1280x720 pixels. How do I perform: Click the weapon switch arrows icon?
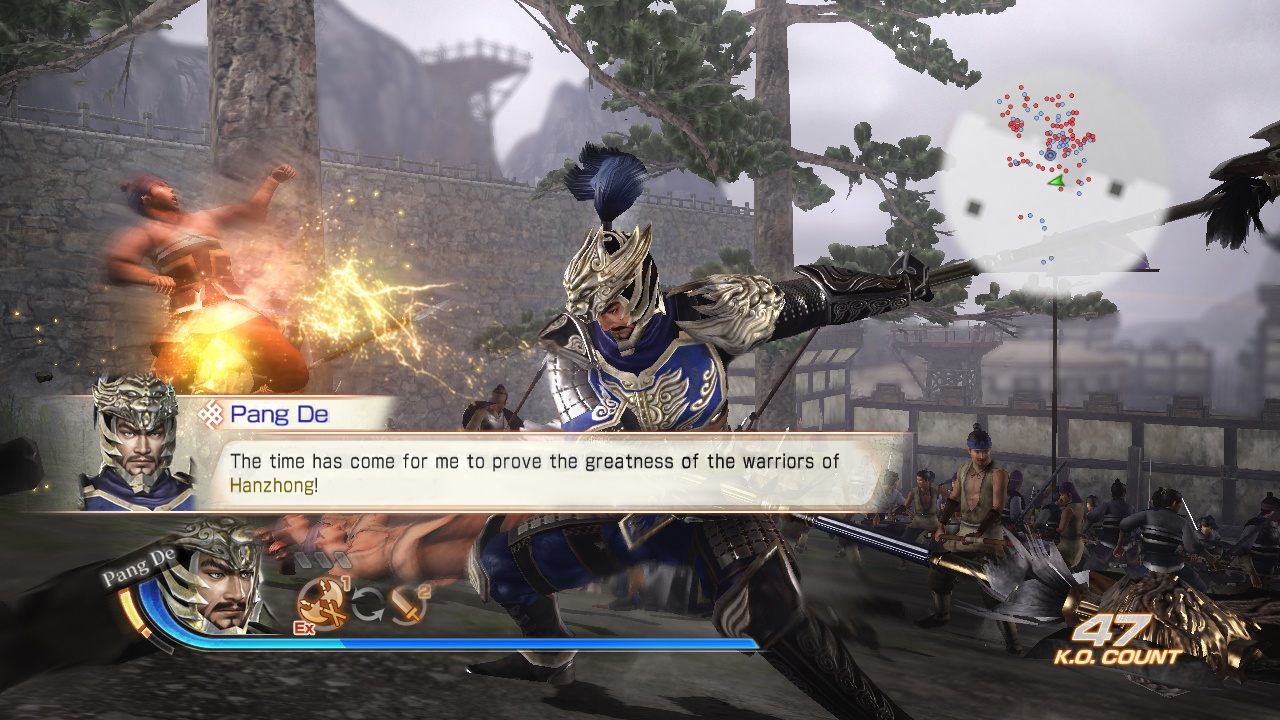pyautogui.click(x=367, y=603)
